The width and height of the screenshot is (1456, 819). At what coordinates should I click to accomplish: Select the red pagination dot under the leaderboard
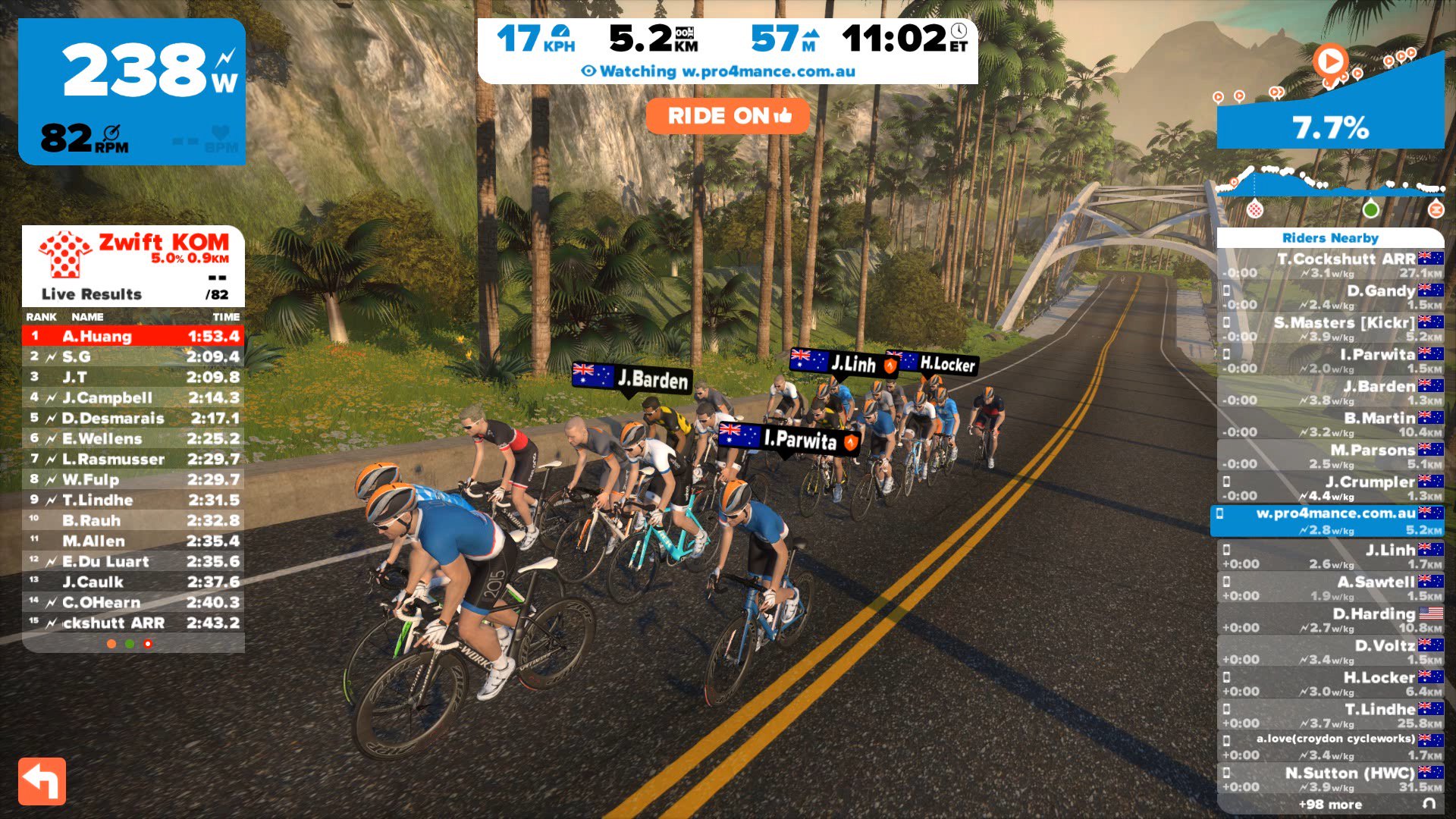pyautogui.click(x=148, y=645)
